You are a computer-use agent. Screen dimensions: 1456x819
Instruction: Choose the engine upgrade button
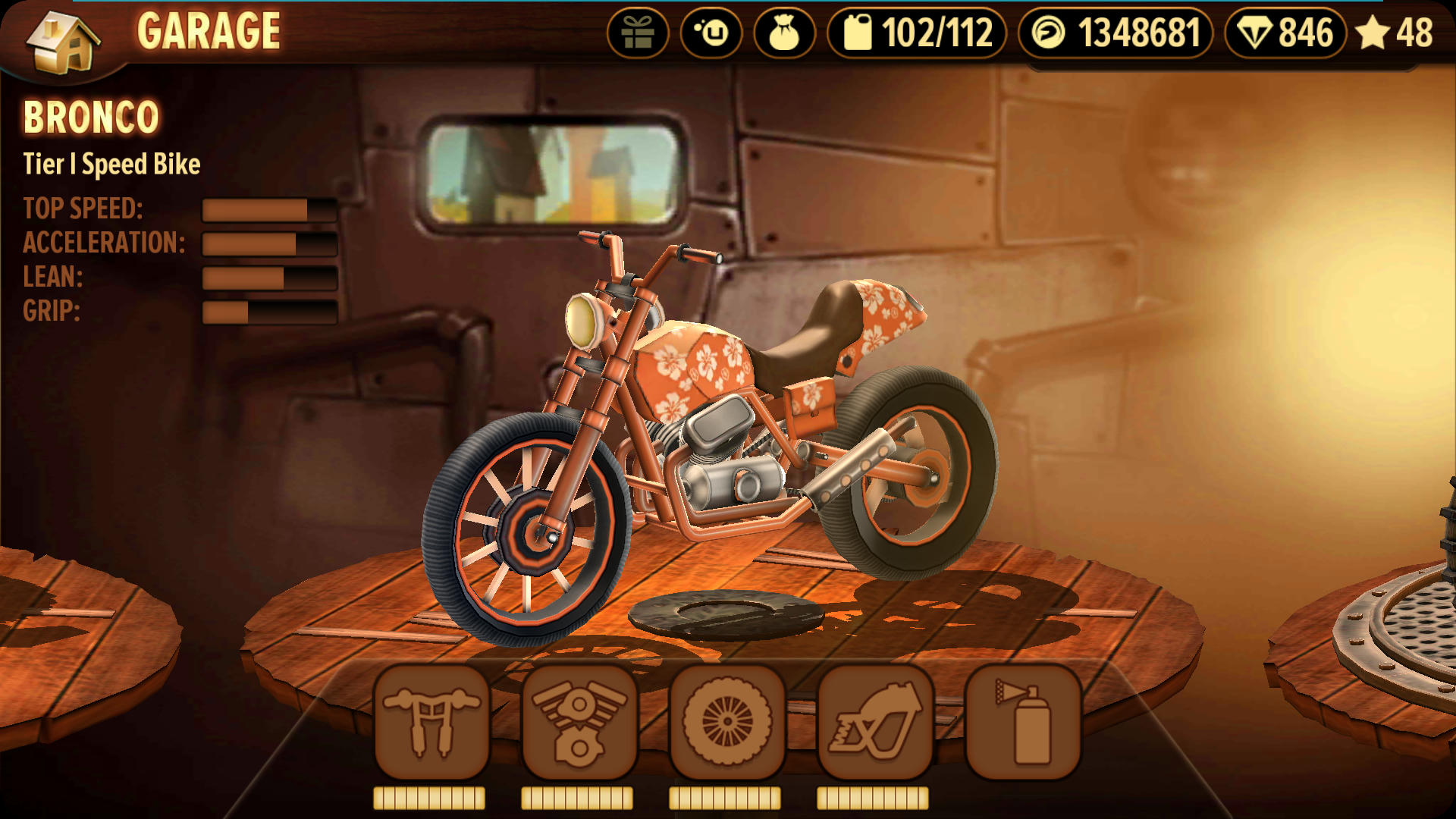click(579, 723)
